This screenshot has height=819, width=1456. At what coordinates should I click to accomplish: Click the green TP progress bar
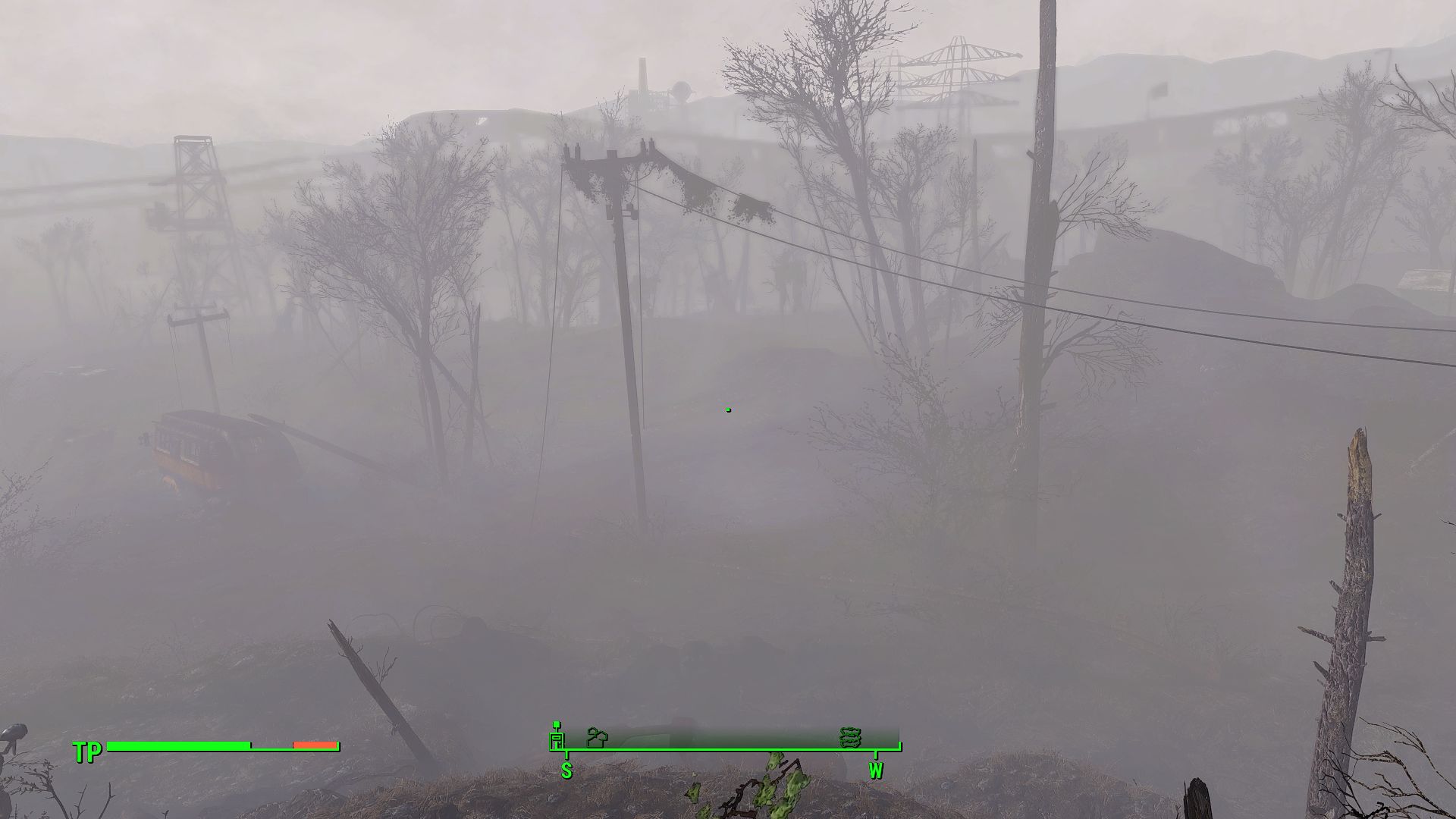tap(178, 745)
